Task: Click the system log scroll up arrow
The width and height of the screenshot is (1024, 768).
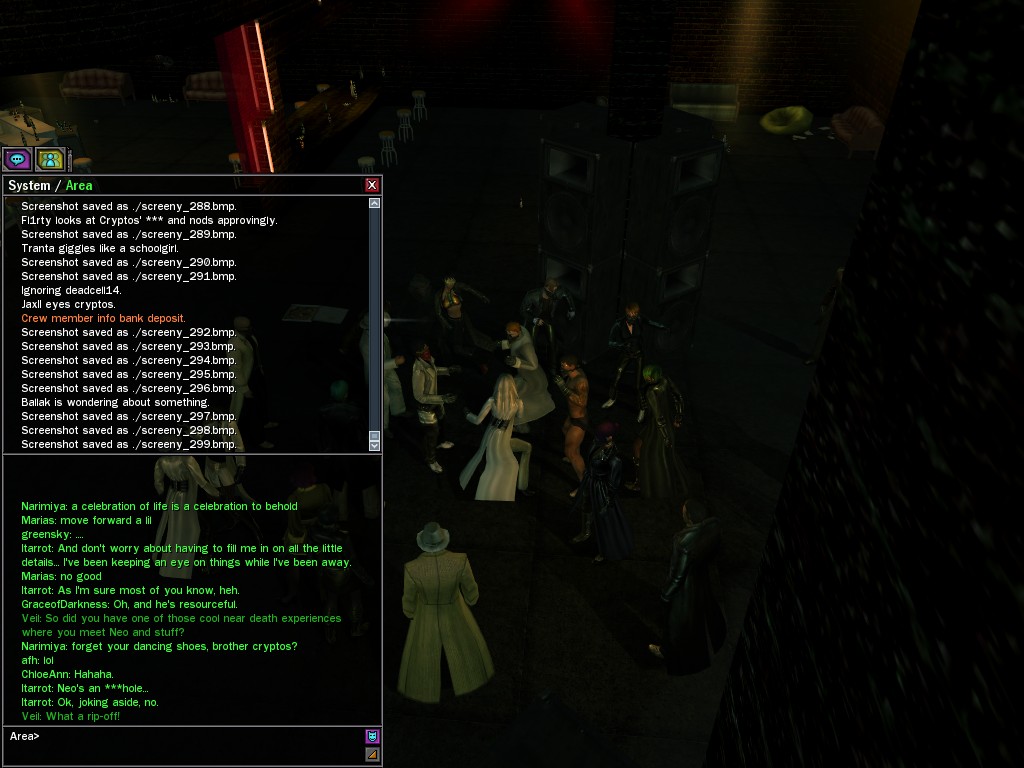Action: pyautogui.click(x=375, y=203)
